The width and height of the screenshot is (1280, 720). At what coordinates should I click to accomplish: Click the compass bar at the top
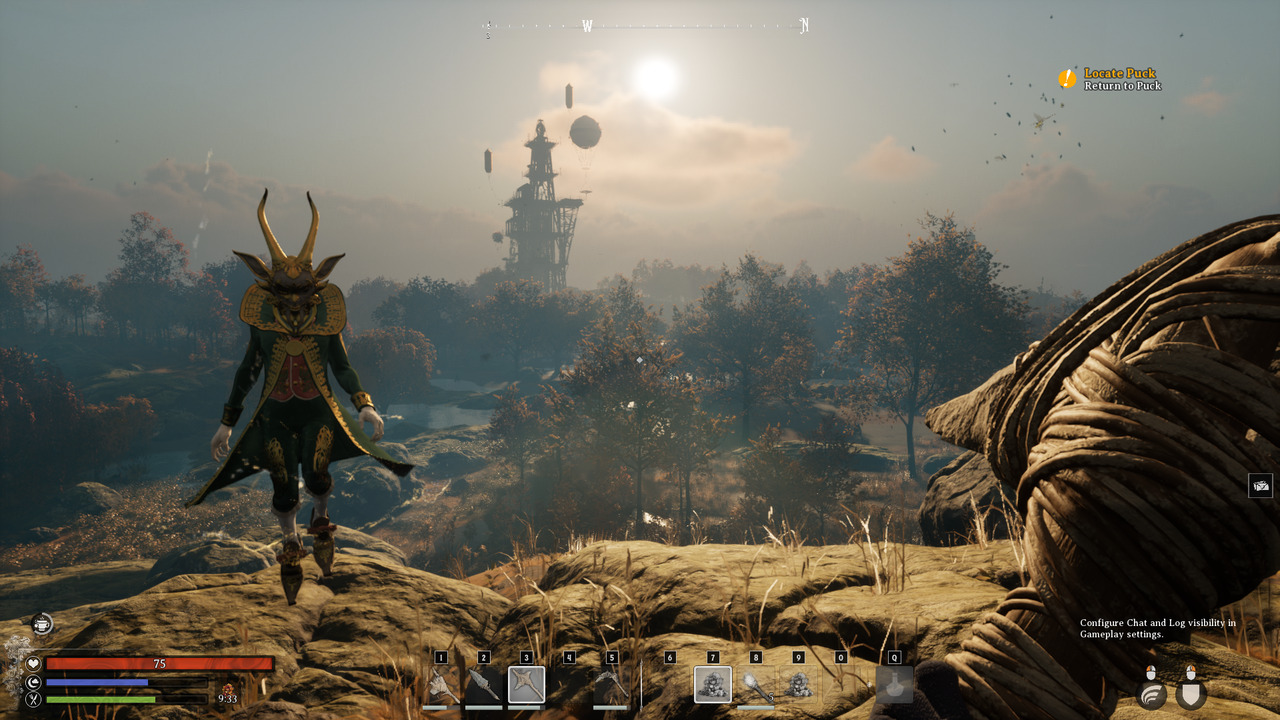(x=646, y=27)
